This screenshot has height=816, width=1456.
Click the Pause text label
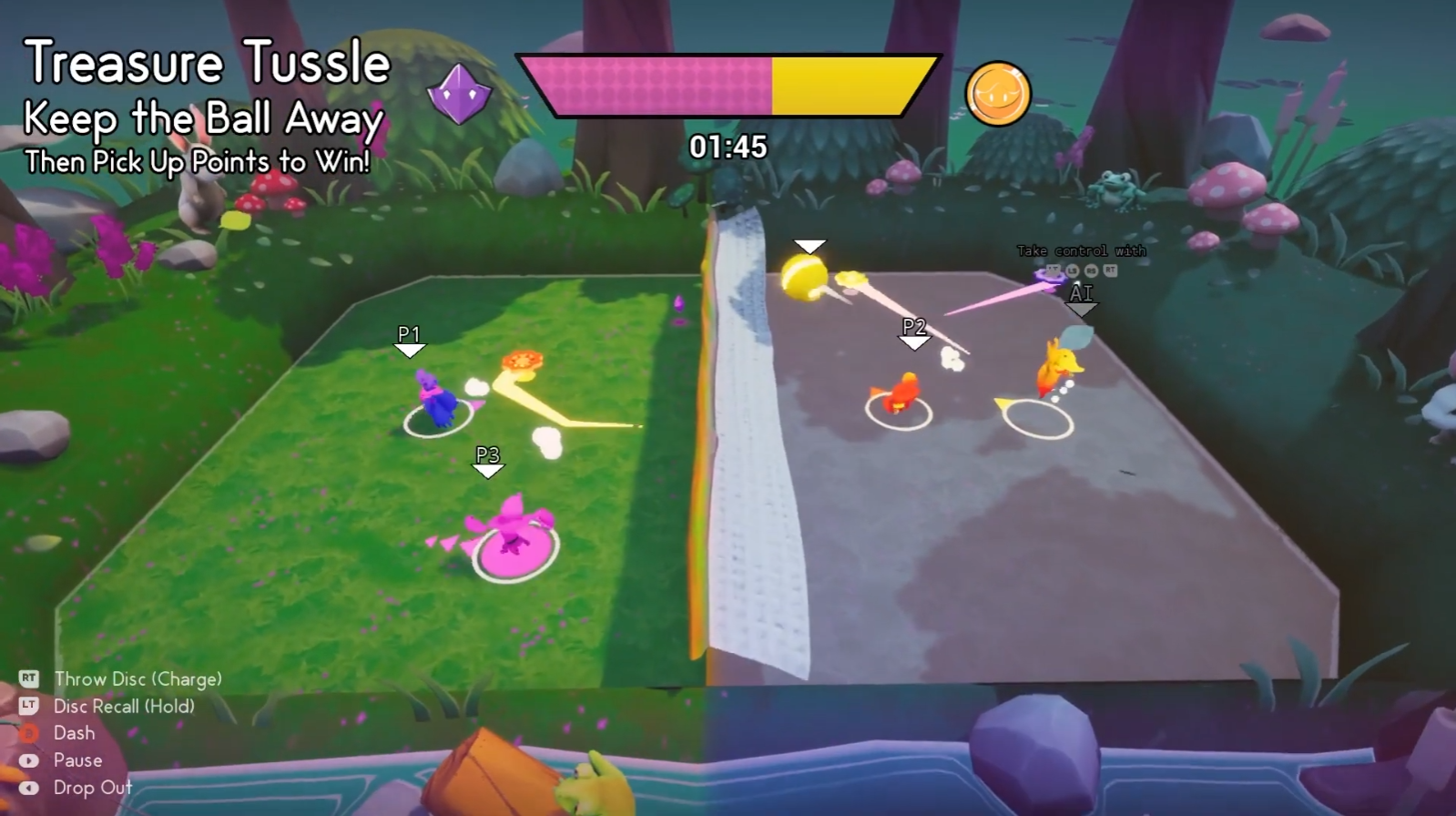(x=80, y=760)
